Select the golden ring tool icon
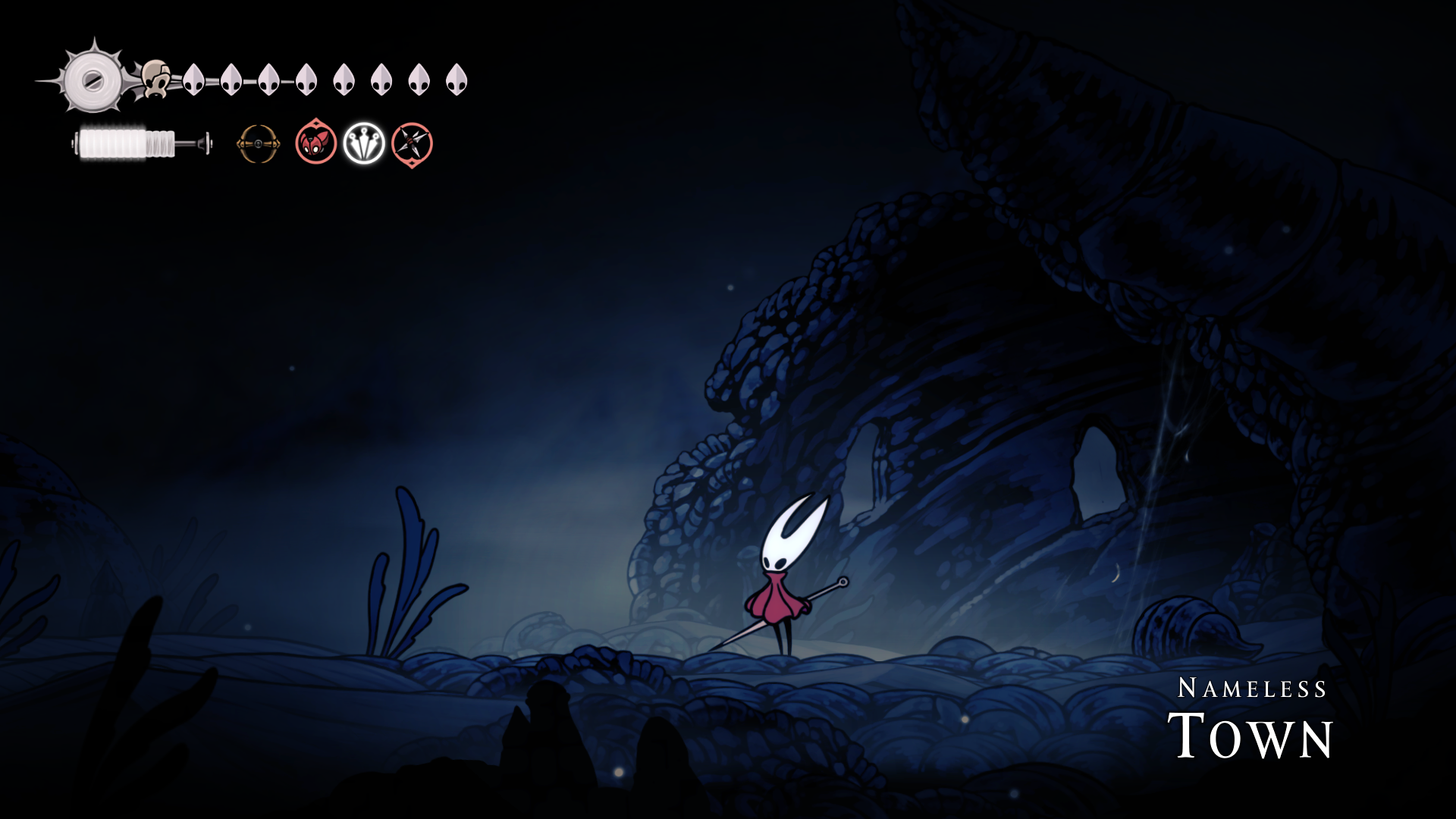1456x819 pixels. click(x=258, y=143)
